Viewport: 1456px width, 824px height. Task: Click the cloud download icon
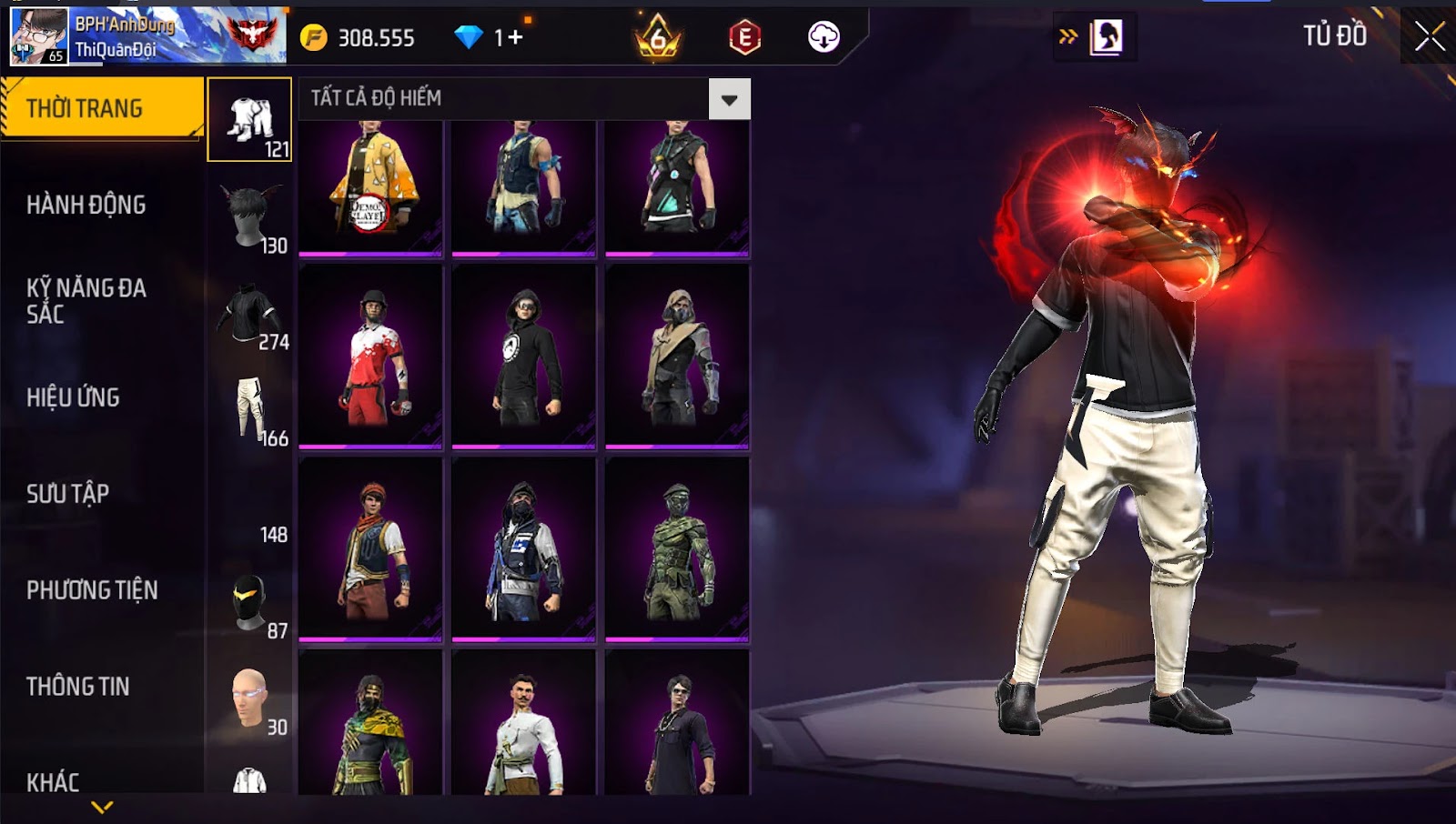click(824, 37)
